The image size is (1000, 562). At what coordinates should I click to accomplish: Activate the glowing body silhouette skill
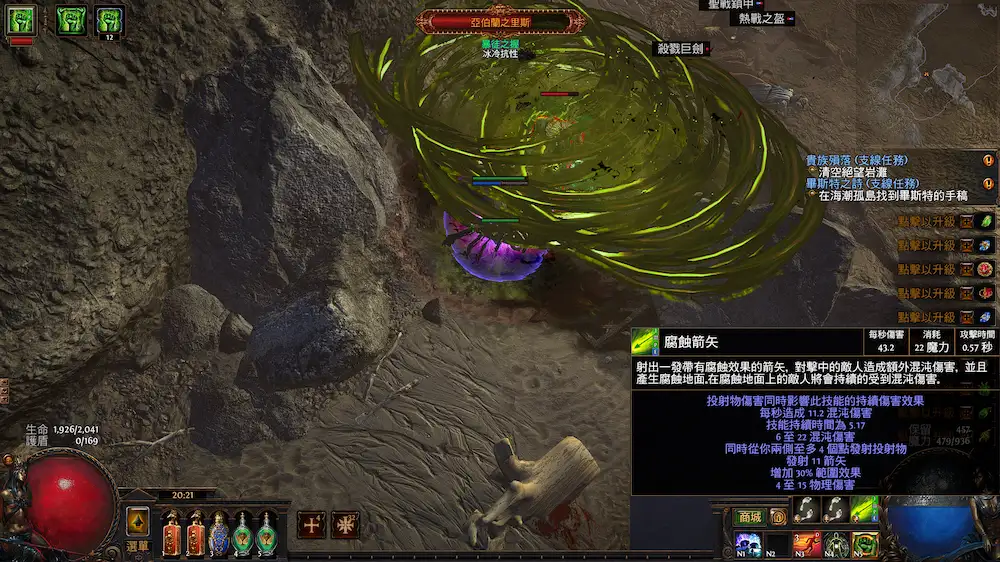click(x=835, y=546)
